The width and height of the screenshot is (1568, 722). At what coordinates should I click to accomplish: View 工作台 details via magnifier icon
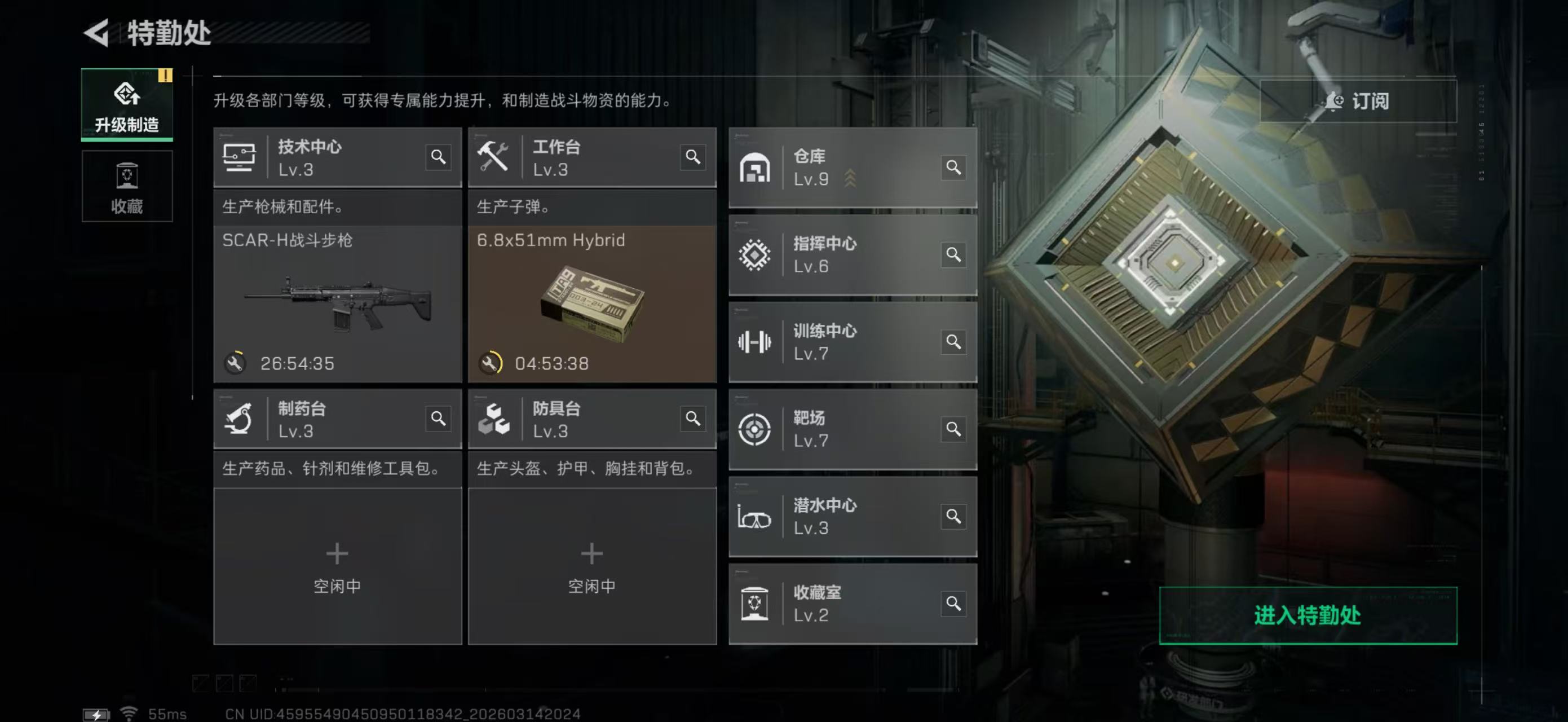693,157
